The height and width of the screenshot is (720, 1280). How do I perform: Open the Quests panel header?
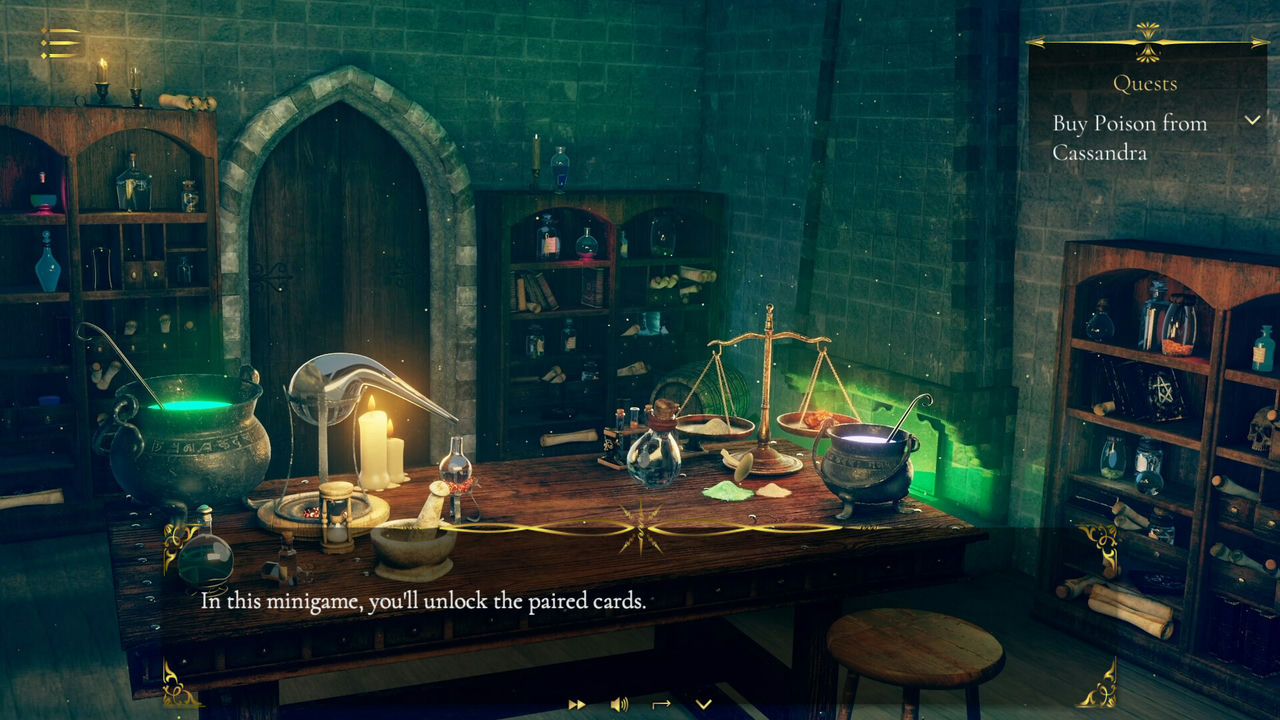coord(1146,84)
